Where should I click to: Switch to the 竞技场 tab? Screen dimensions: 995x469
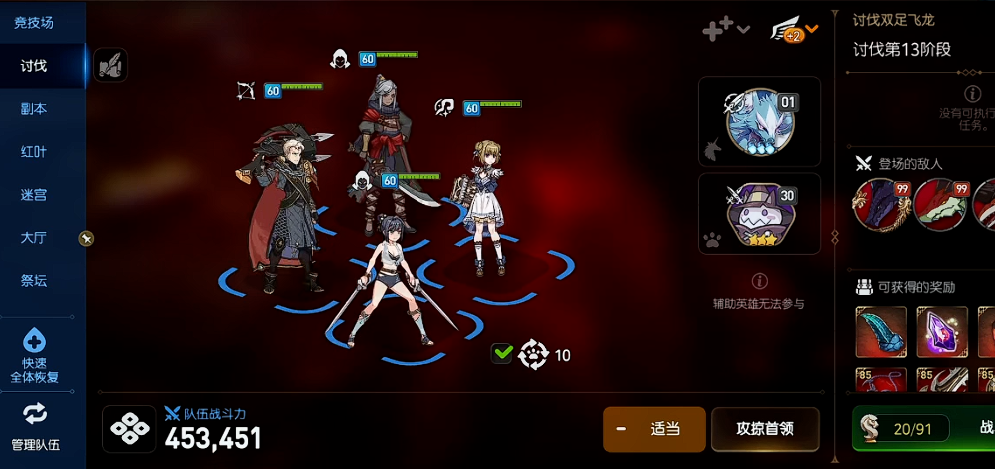(x=34, y=22)
